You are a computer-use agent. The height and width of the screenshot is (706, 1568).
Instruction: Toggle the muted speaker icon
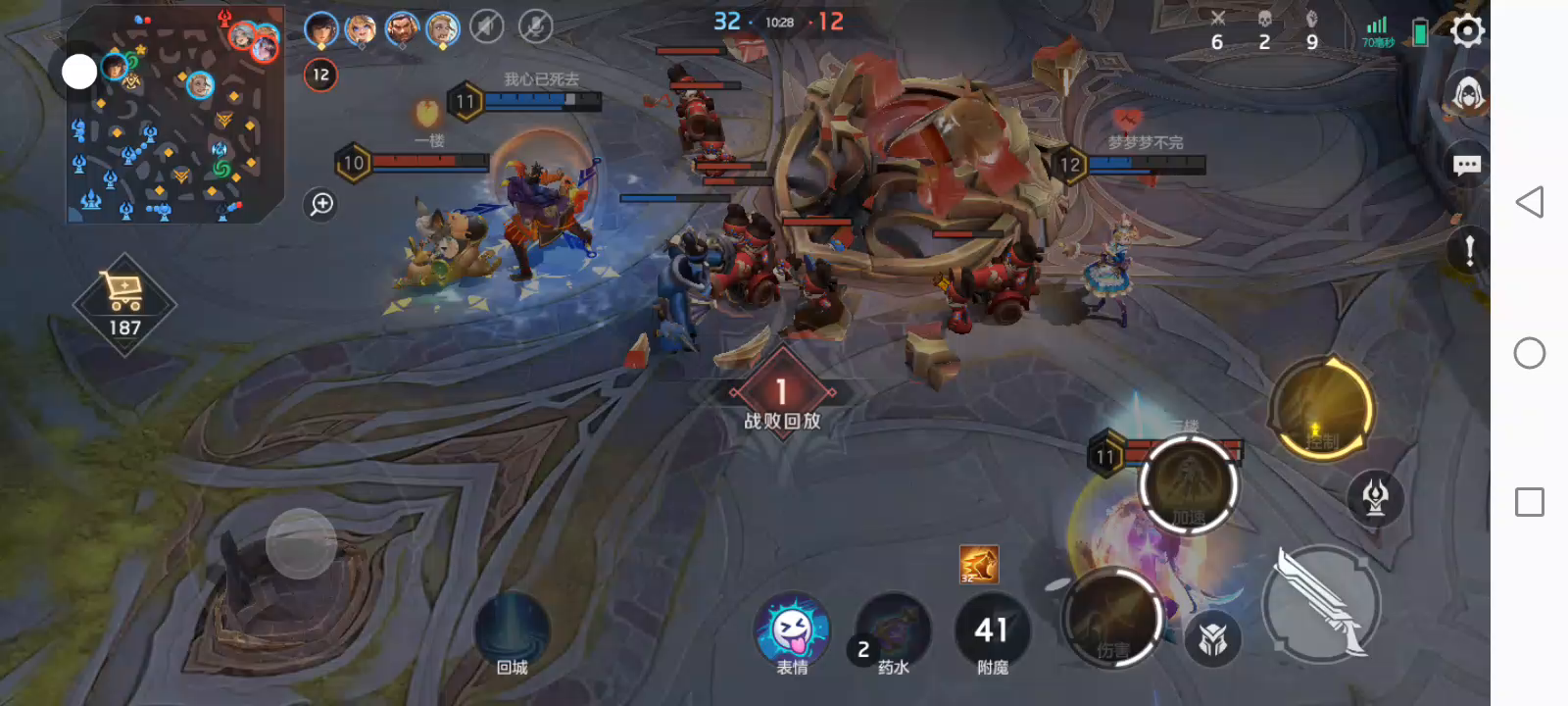click(x=486, y=27)
